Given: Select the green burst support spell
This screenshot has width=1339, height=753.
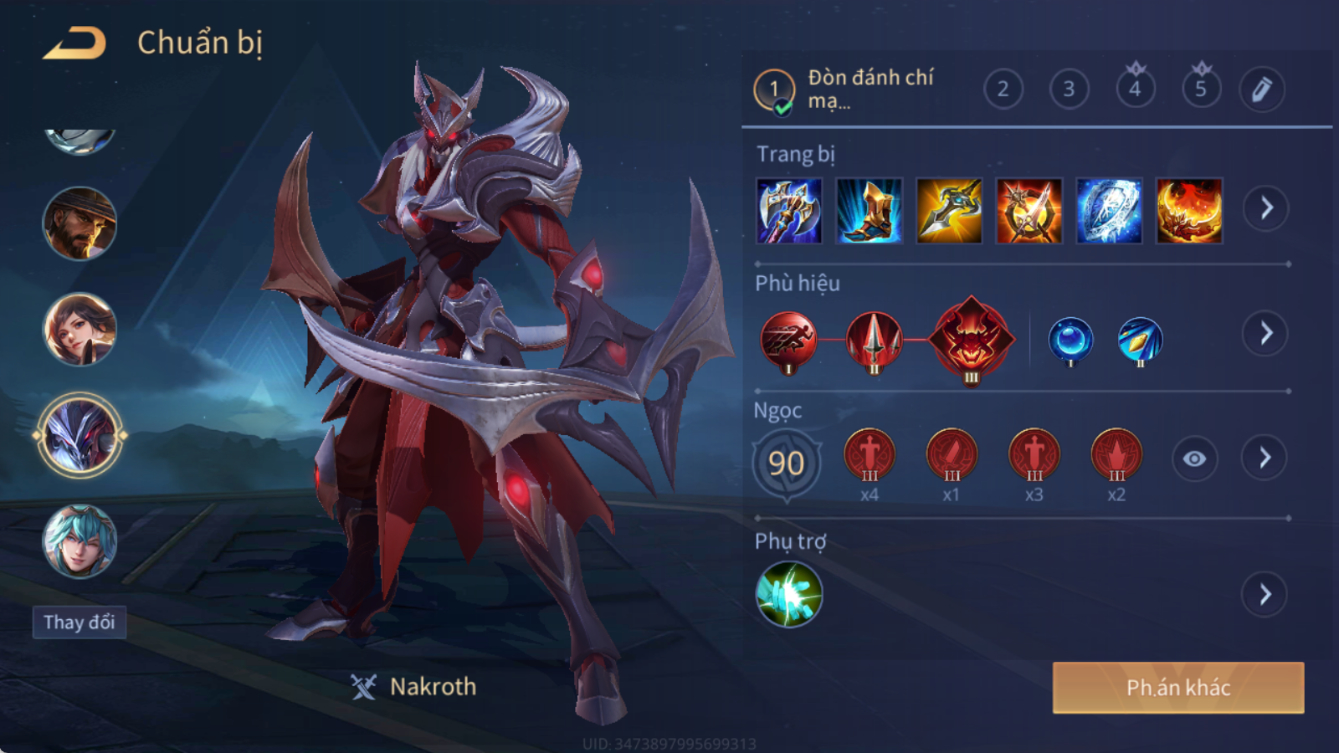Looking at the screenshot, I should (789, 595).
